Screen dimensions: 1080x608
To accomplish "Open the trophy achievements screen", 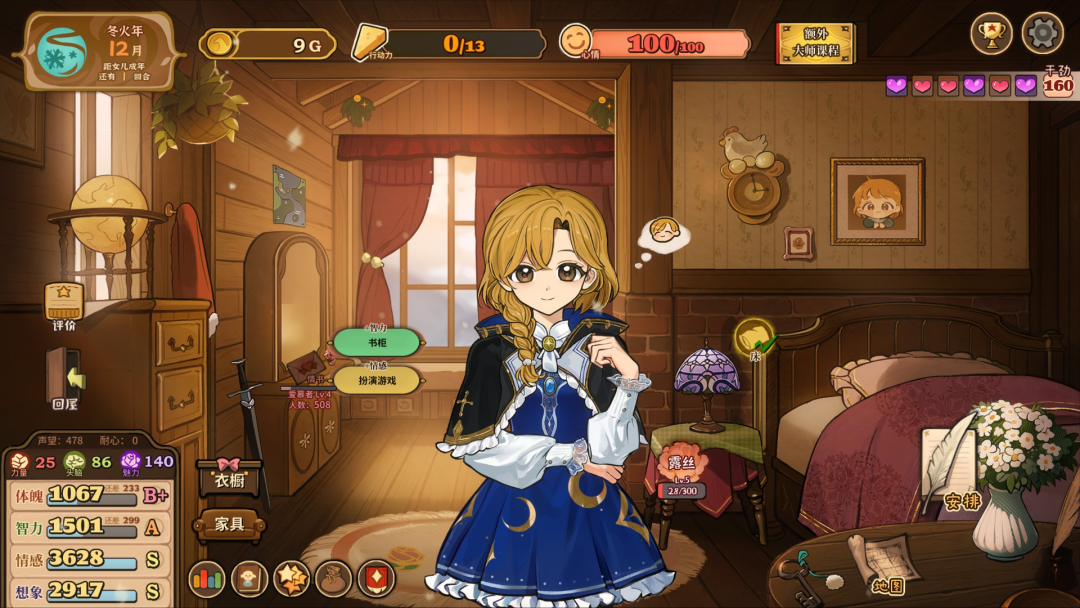I will (991, 34).
